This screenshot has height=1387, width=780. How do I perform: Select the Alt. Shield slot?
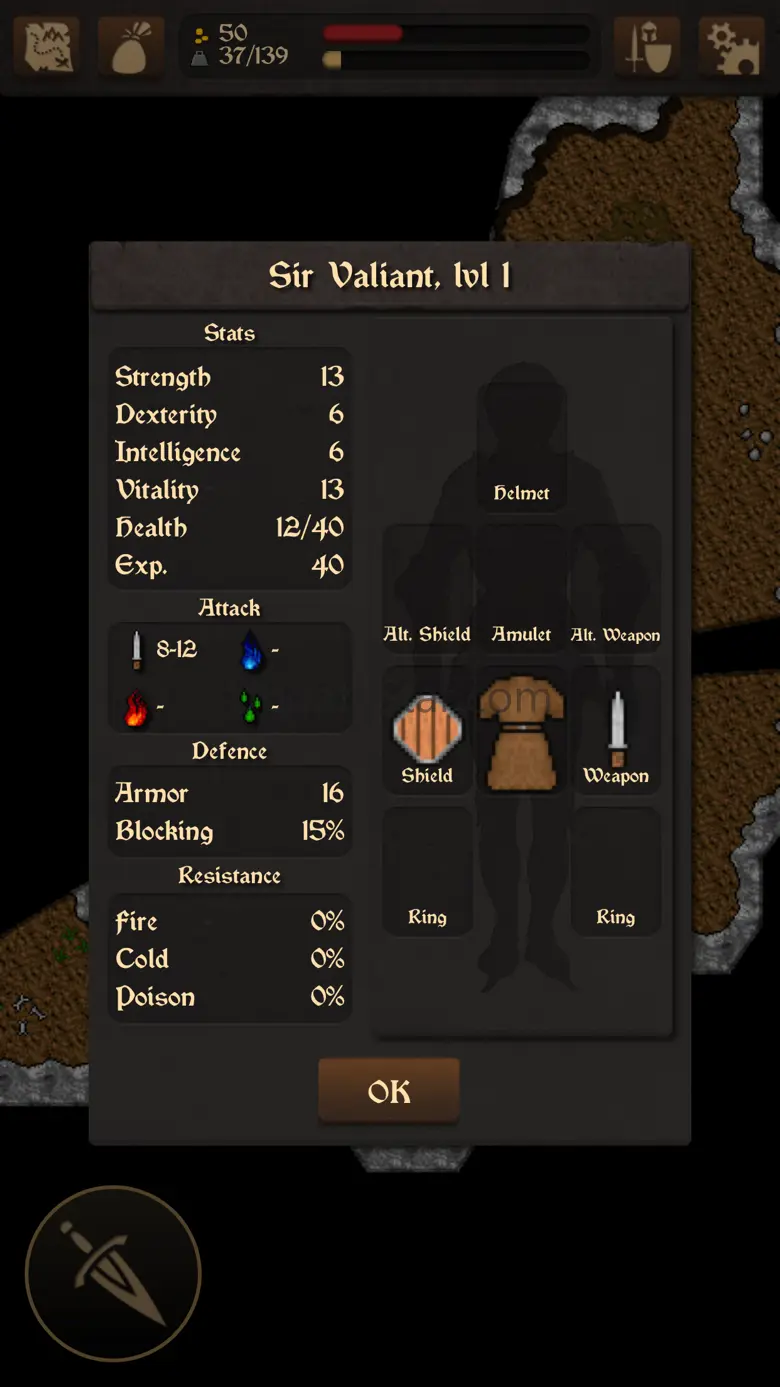point(427,590)
